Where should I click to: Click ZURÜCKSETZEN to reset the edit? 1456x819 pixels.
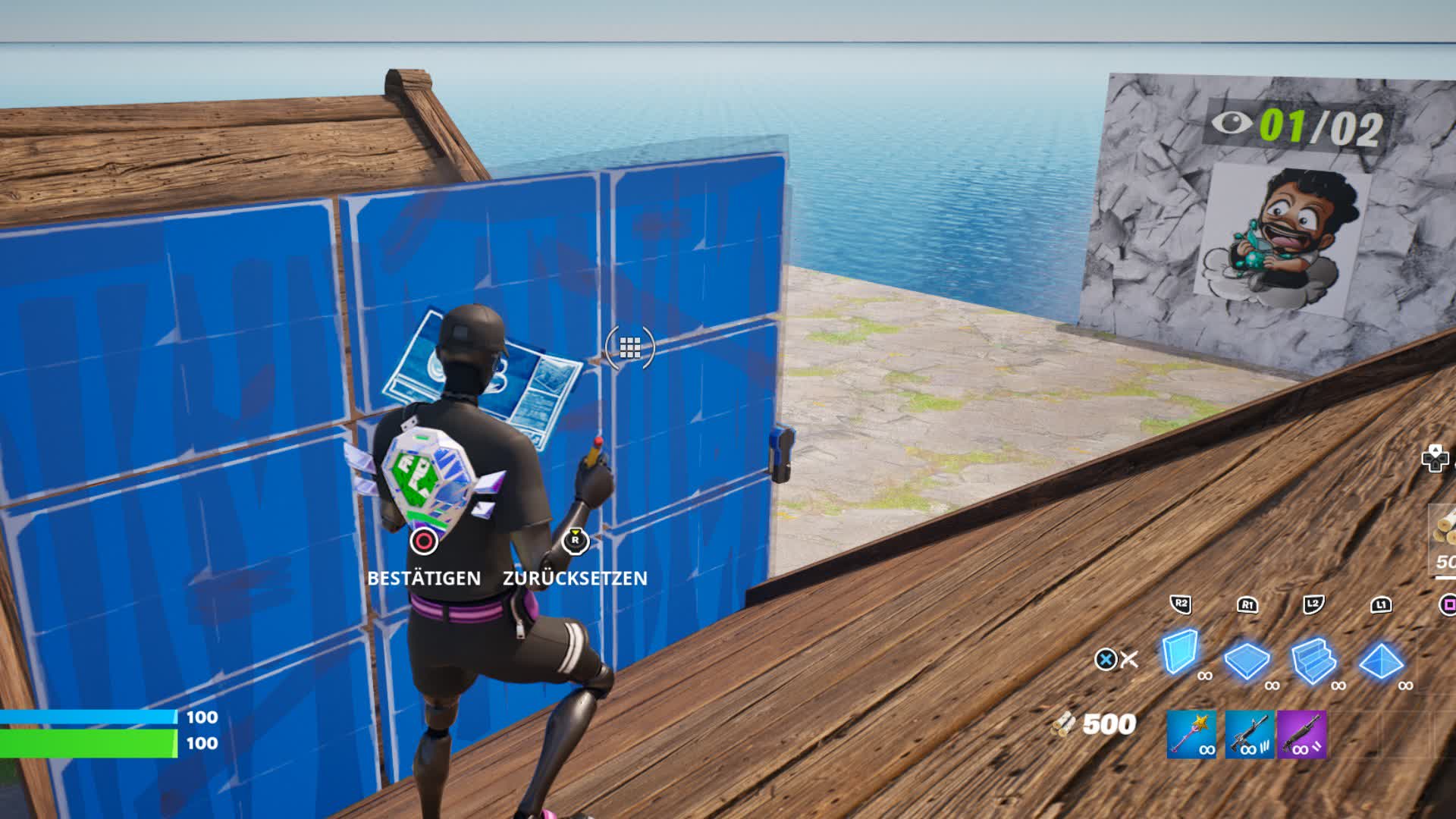click(x=573, y=578)
